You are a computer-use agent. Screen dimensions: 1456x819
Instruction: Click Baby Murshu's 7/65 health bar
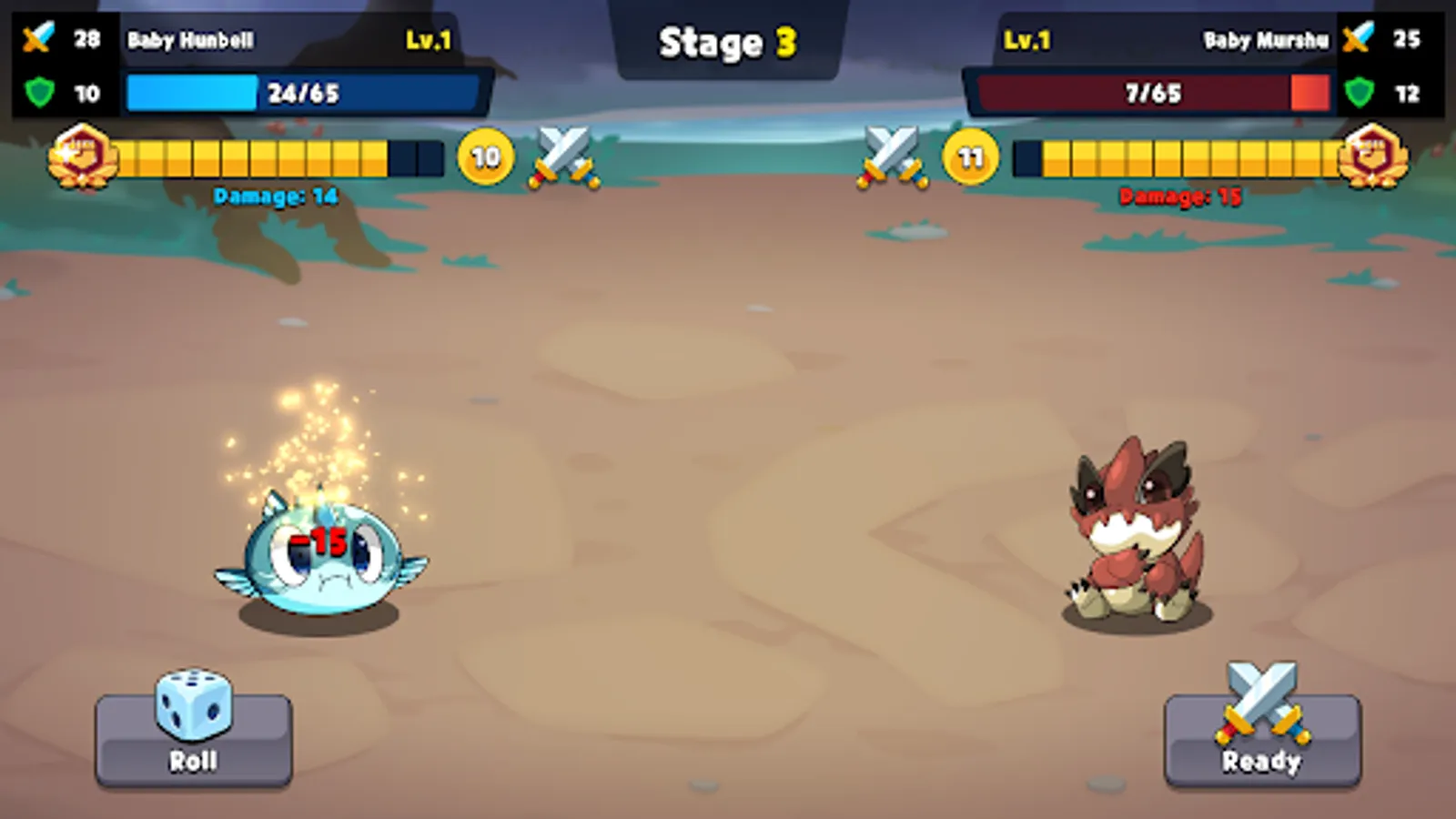(1151, 91)
